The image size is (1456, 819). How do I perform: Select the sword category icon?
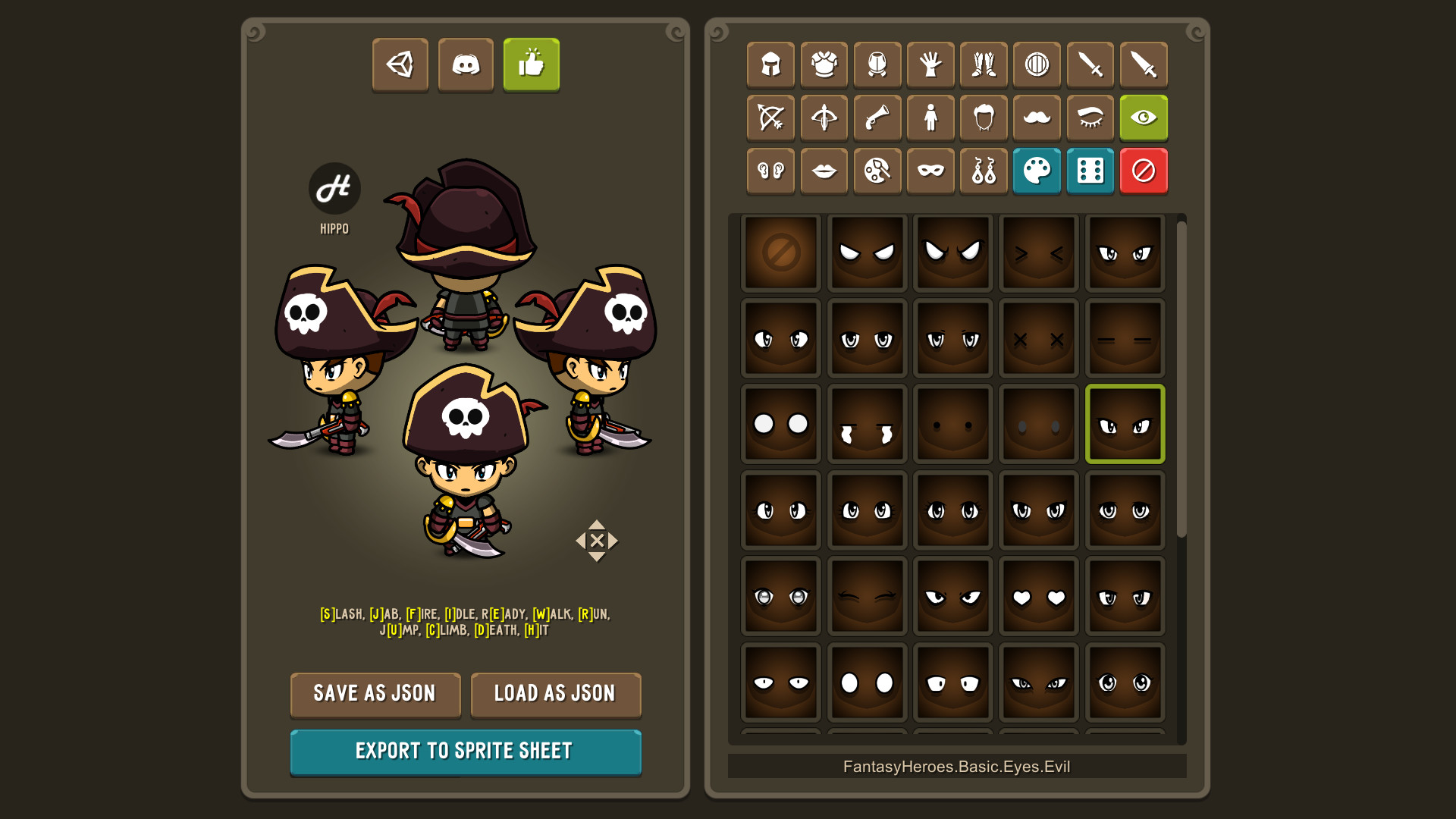pos(1090,64)
